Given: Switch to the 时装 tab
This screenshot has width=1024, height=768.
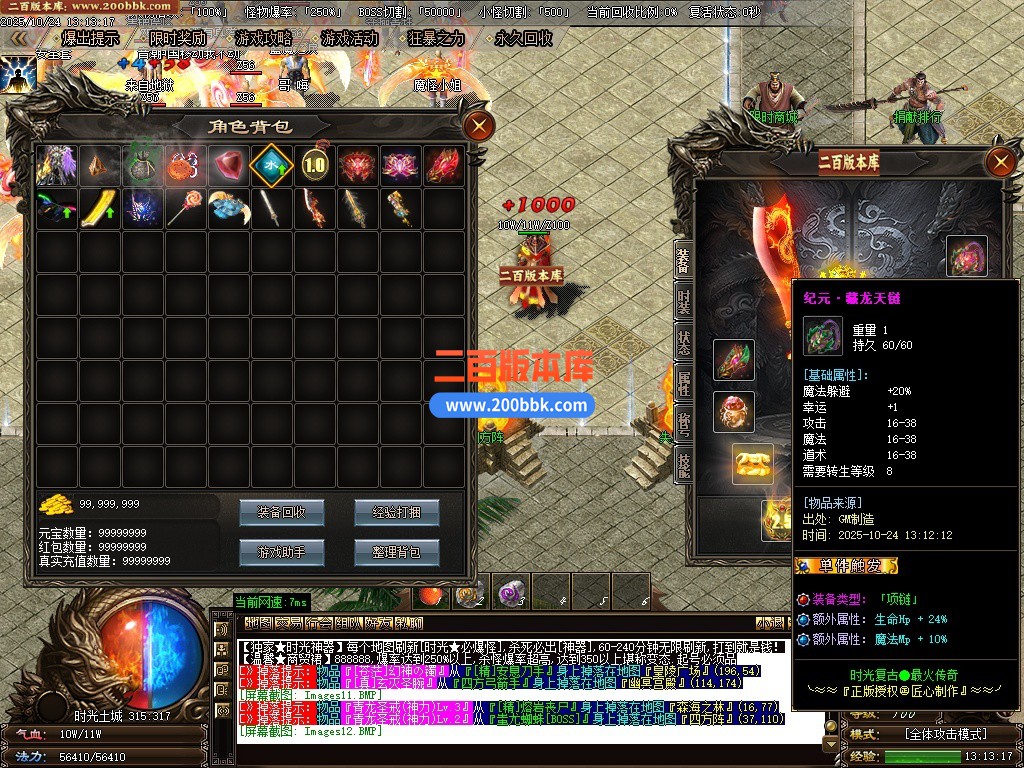Looking at the screenshot, I should (684, 300).
